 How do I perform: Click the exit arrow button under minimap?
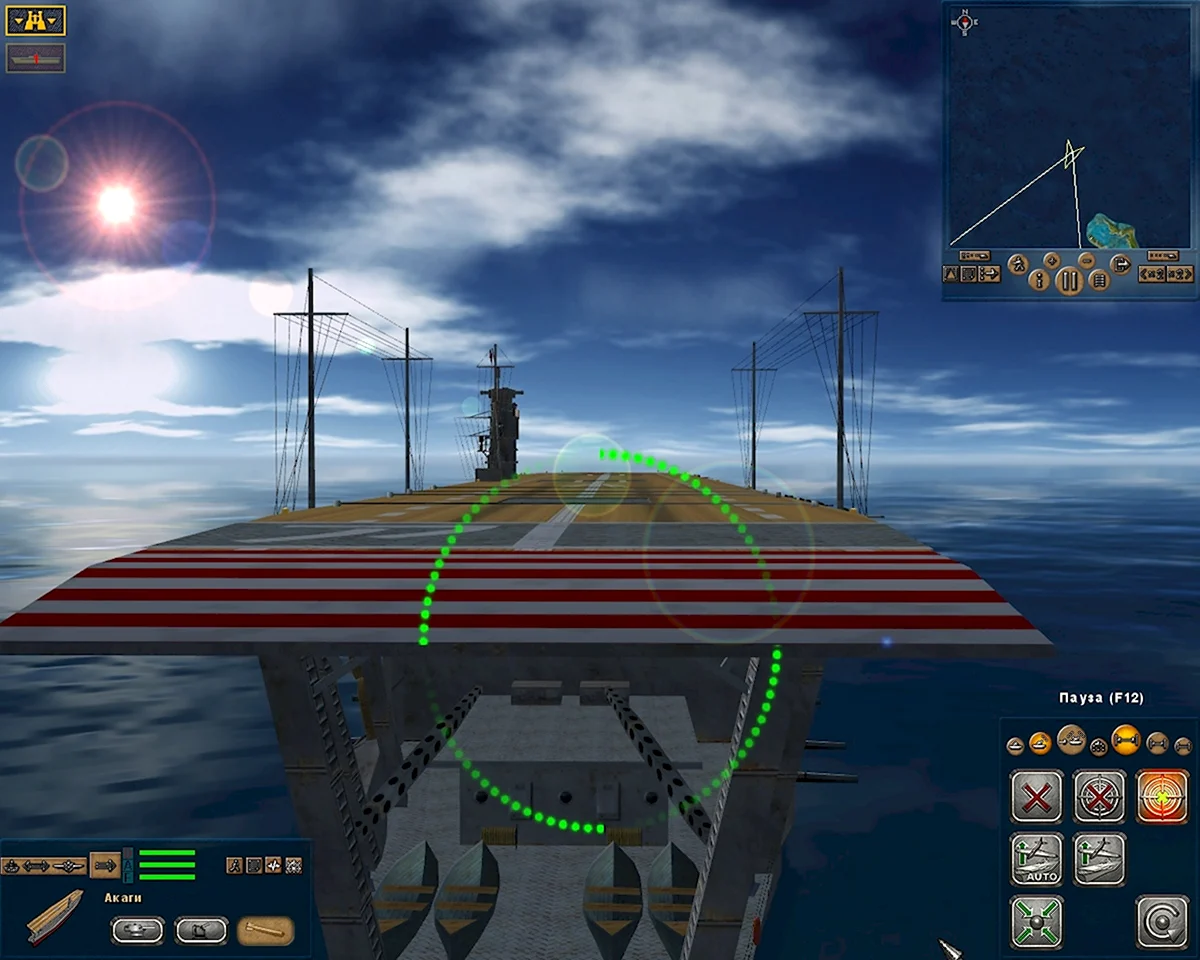click(x=1121, y=265)
